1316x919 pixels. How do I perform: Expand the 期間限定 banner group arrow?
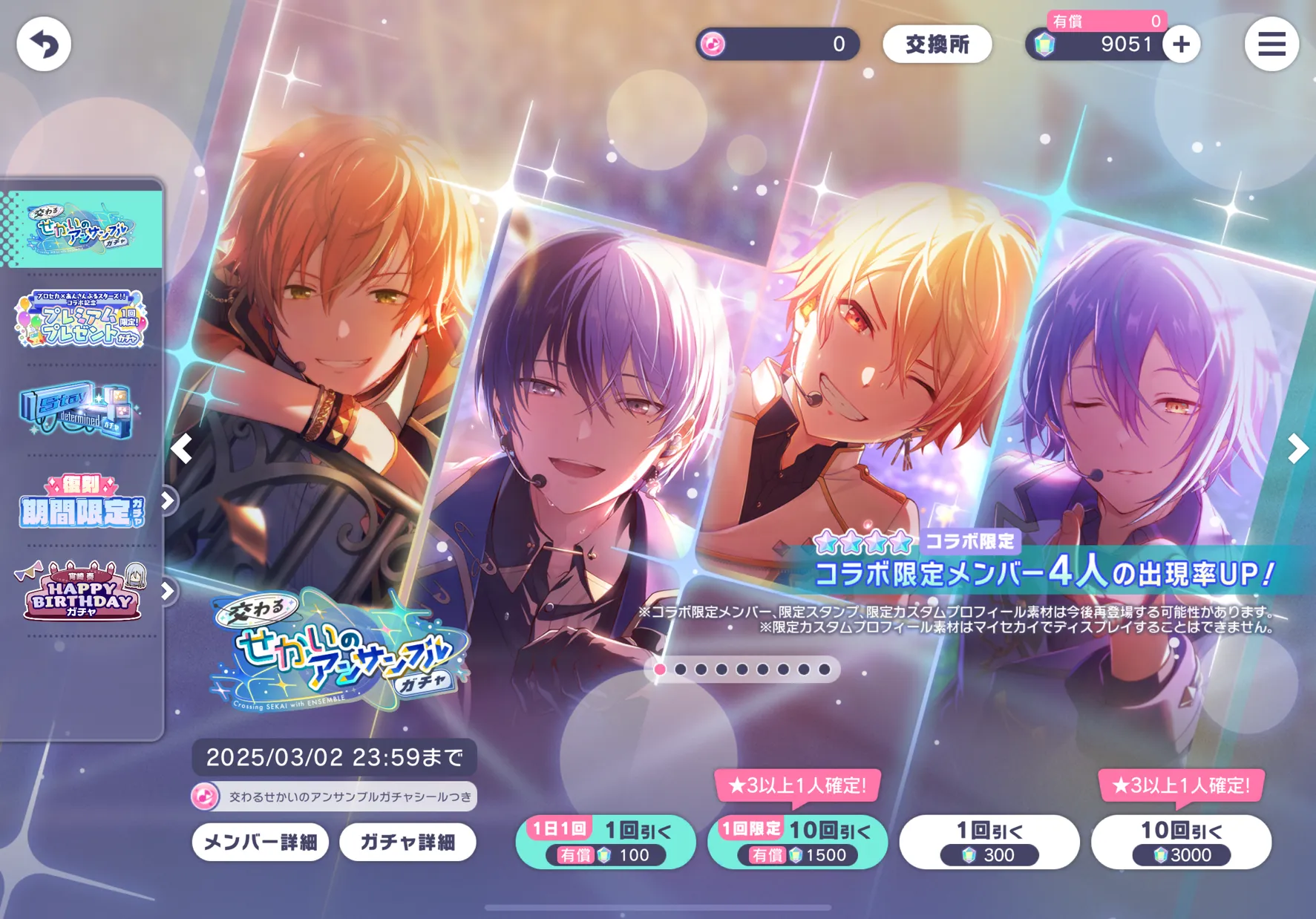pyautogui.click(x=168, y=501)
